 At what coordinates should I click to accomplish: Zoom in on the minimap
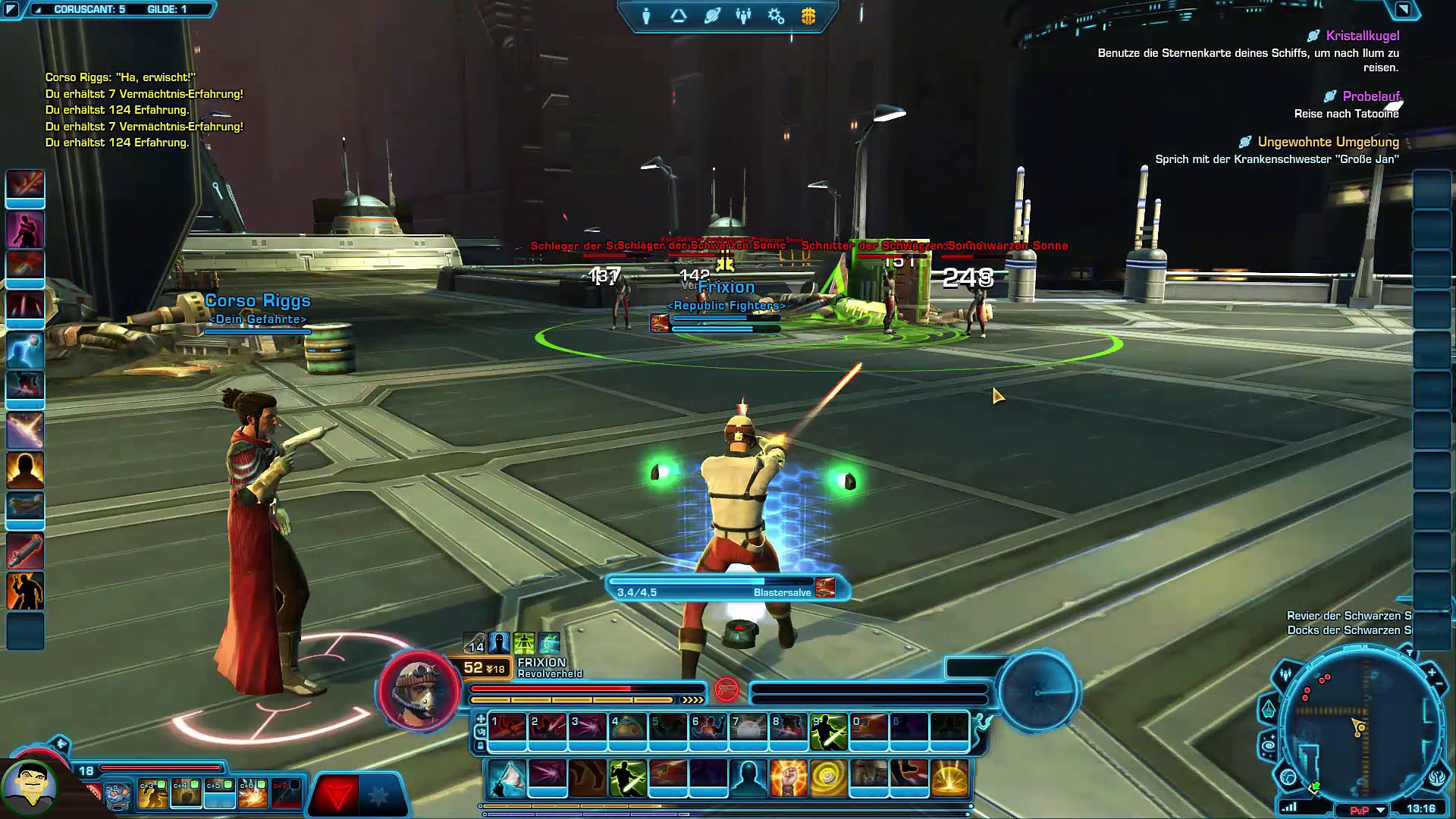tap(1431, 673)
